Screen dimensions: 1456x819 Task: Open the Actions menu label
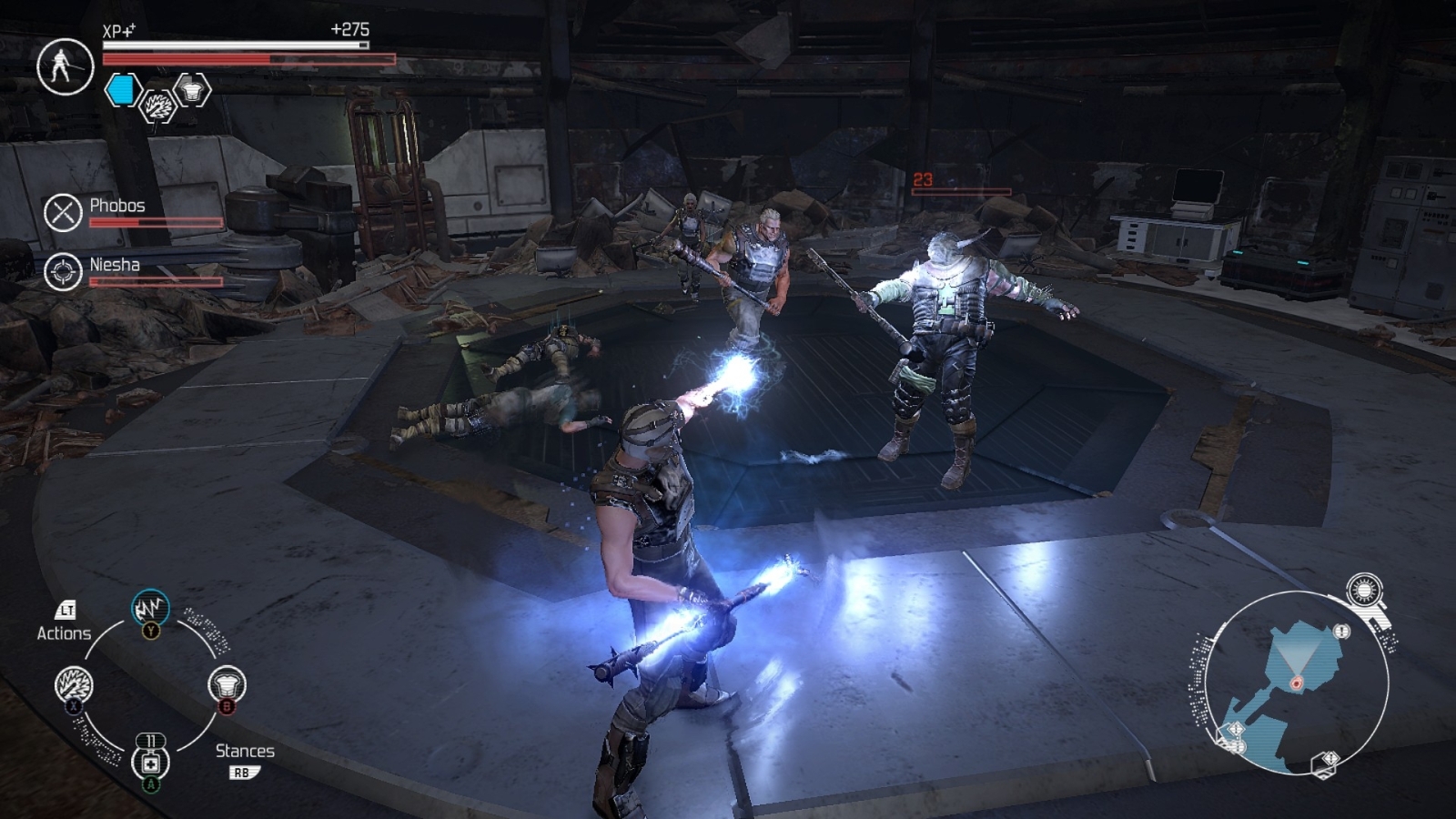tap(64, 632)
